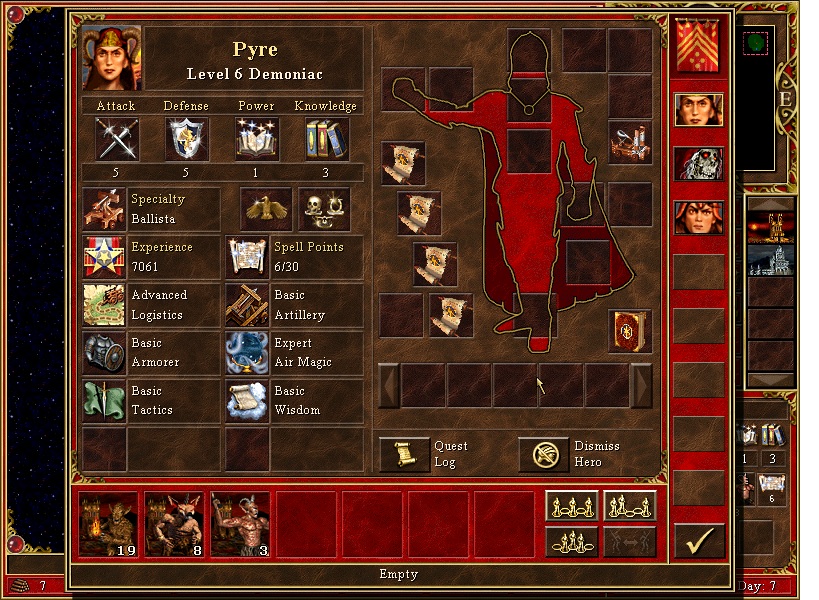
Task: Select the catapult war machine slot
Action: (x=630, y=142)
